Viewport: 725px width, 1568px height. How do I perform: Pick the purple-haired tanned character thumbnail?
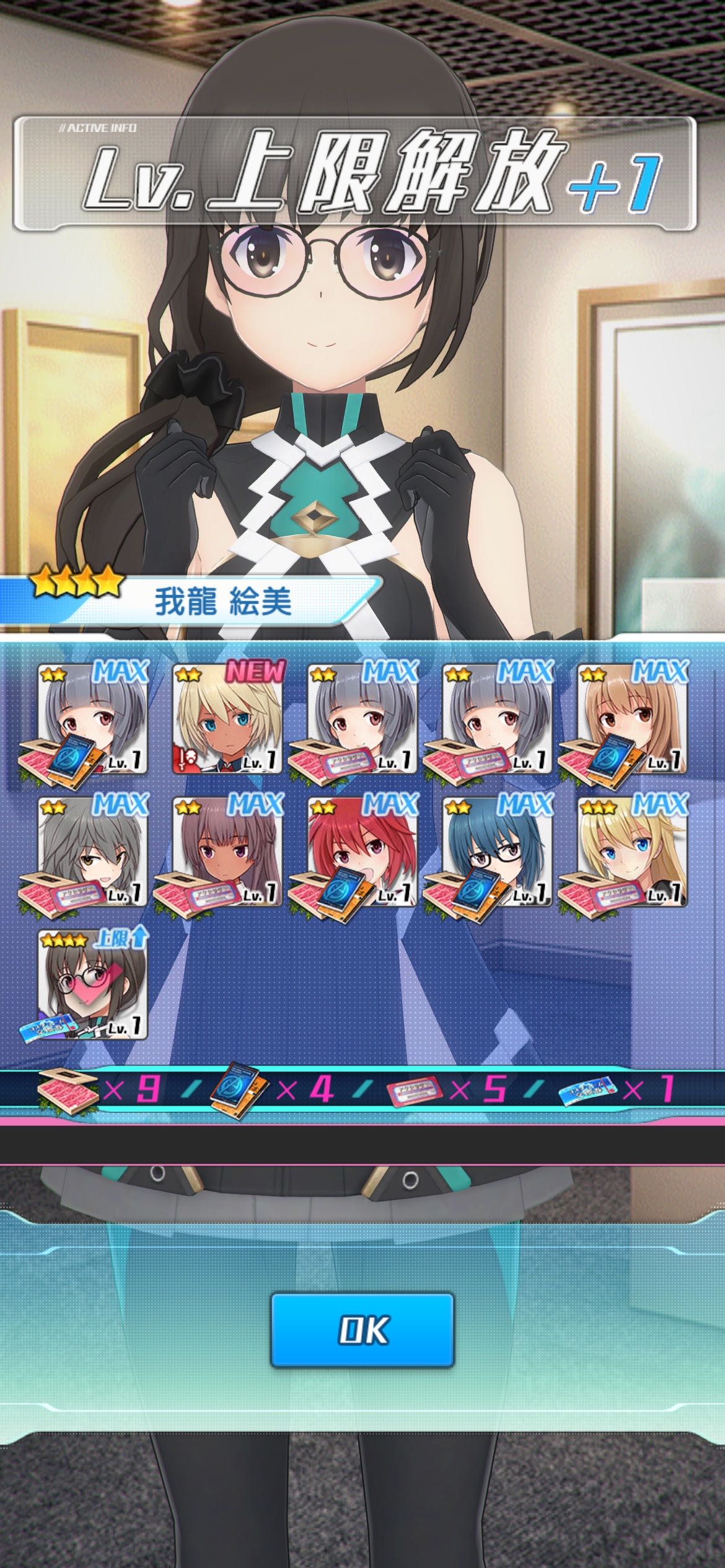coord(227,852)
